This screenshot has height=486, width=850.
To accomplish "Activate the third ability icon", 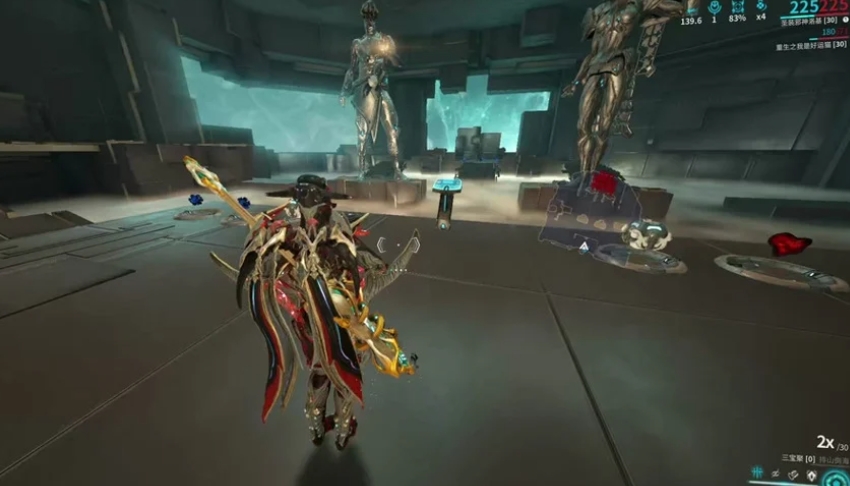I will click(793, 473).
